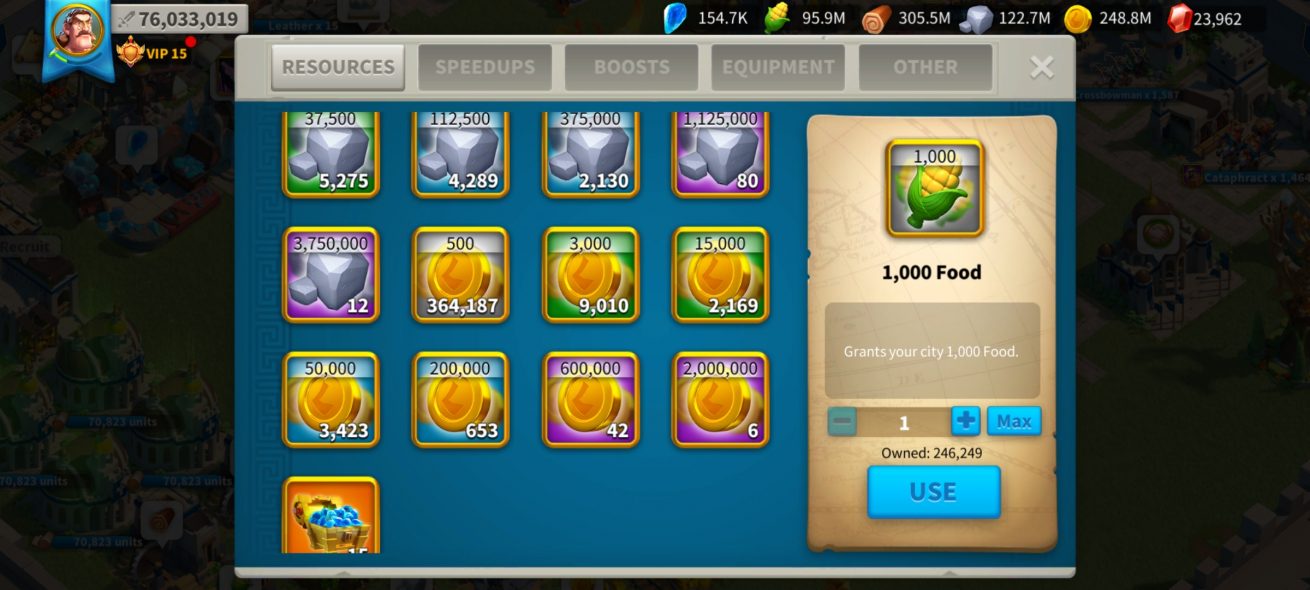1310x590 pixels.
Task: Click the quantity input field
Action: point(904,422)
